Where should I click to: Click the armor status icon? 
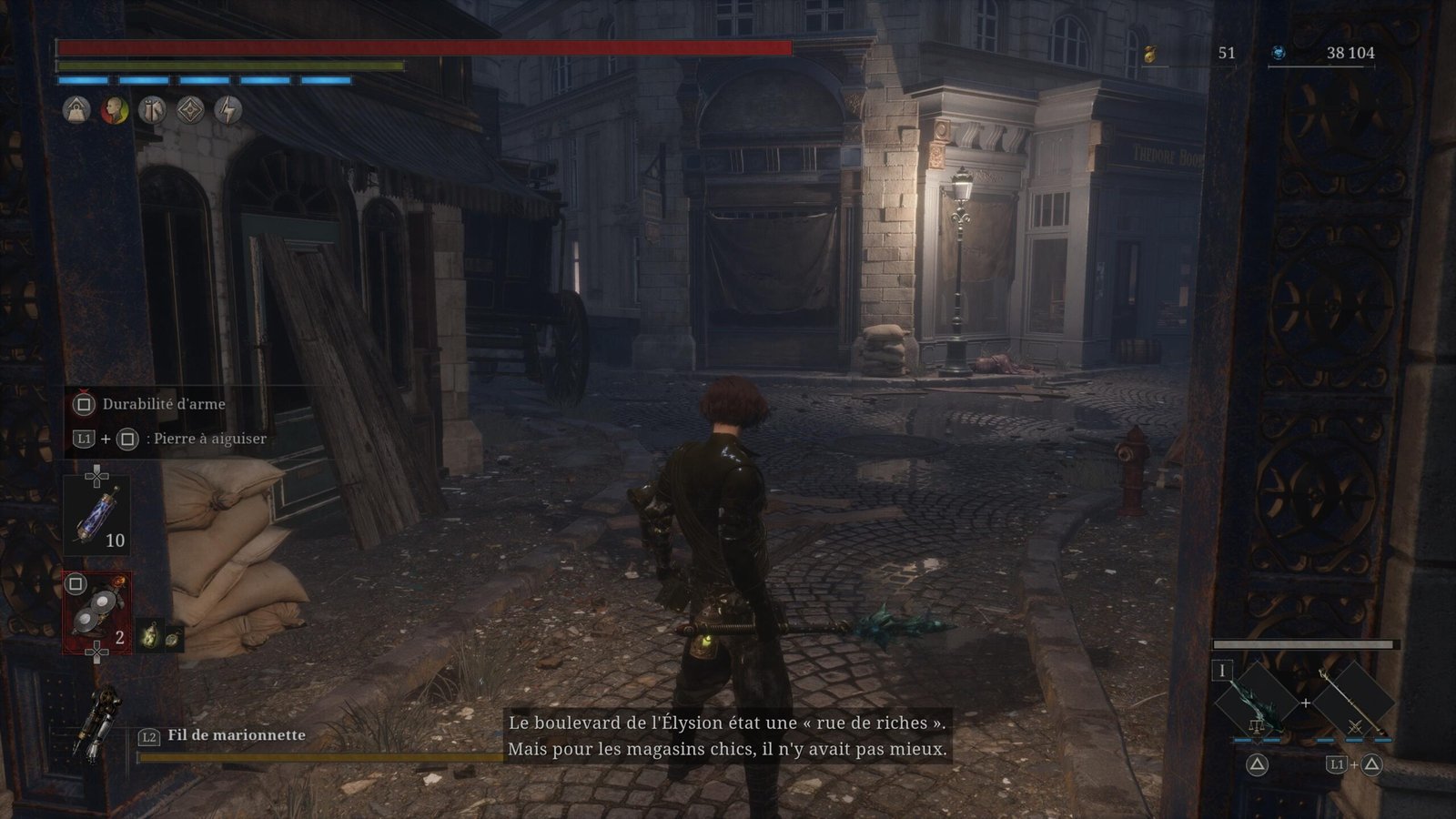coord(152,111)
